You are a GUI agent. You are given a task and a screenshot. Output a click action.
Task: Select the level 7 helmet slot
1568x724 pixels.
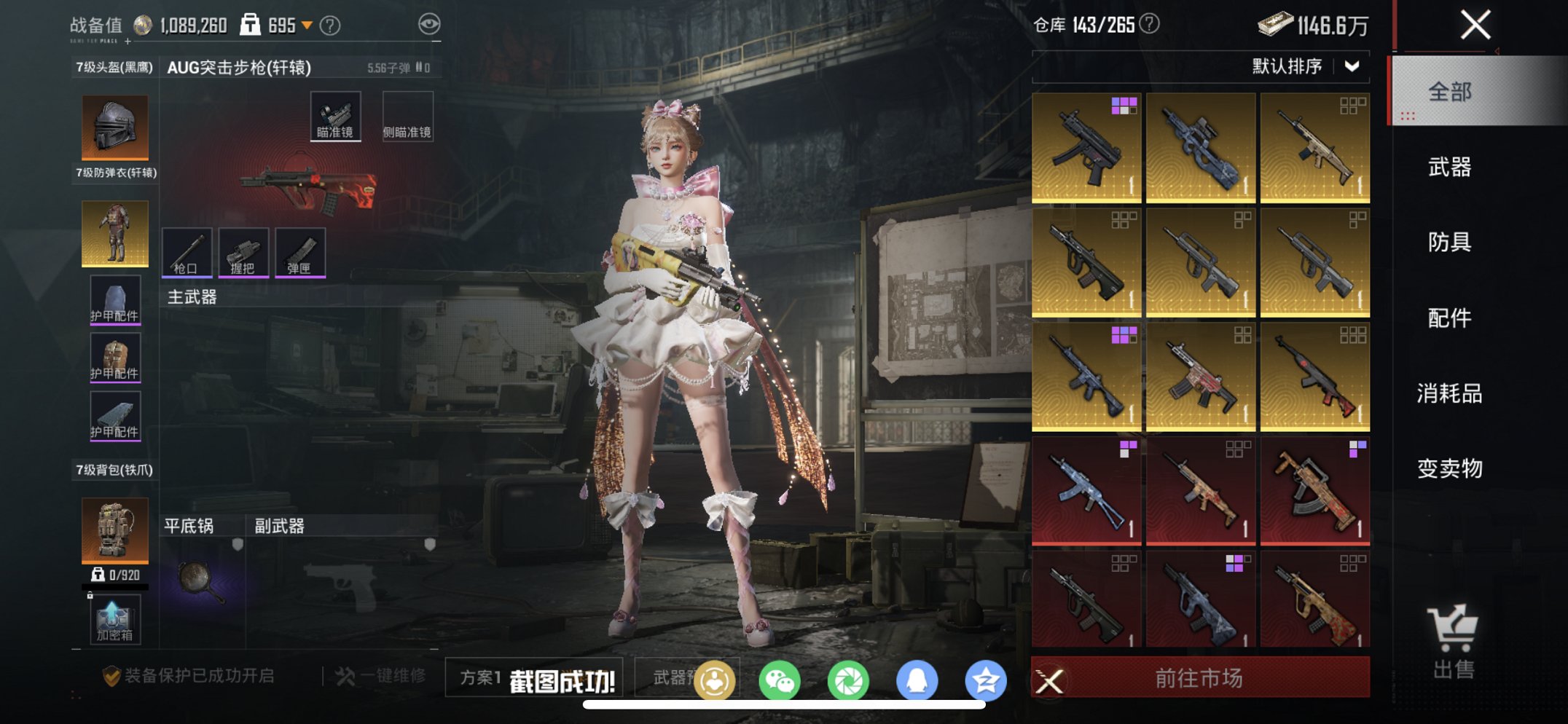point(115,127)
